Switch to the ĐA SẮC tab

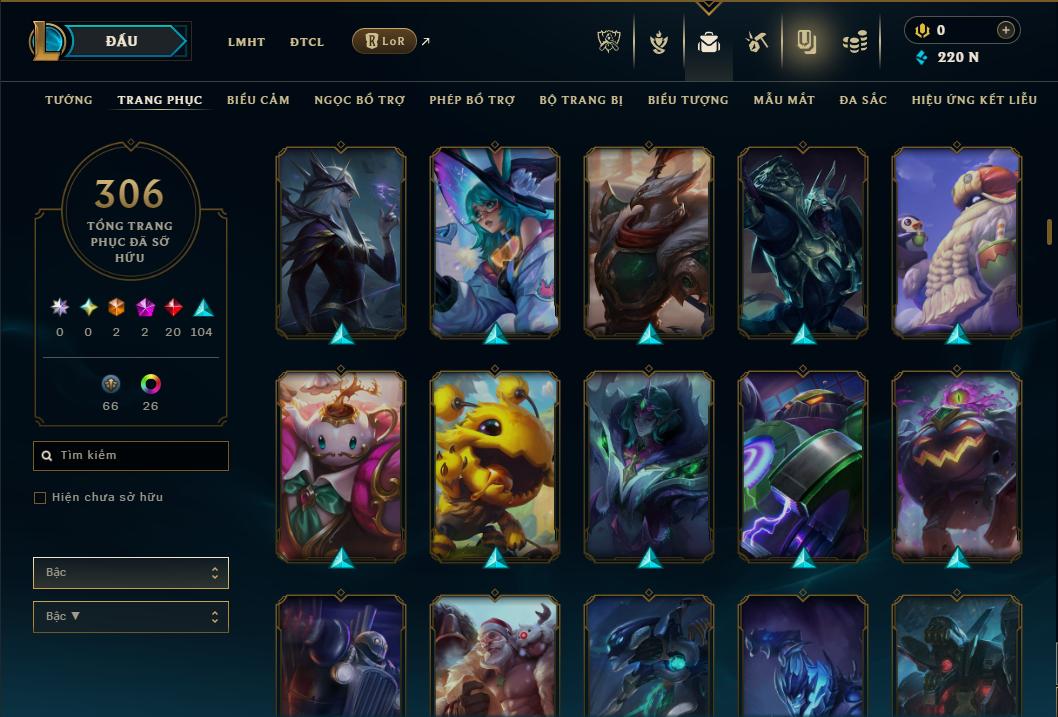click(x=863, y=100)
